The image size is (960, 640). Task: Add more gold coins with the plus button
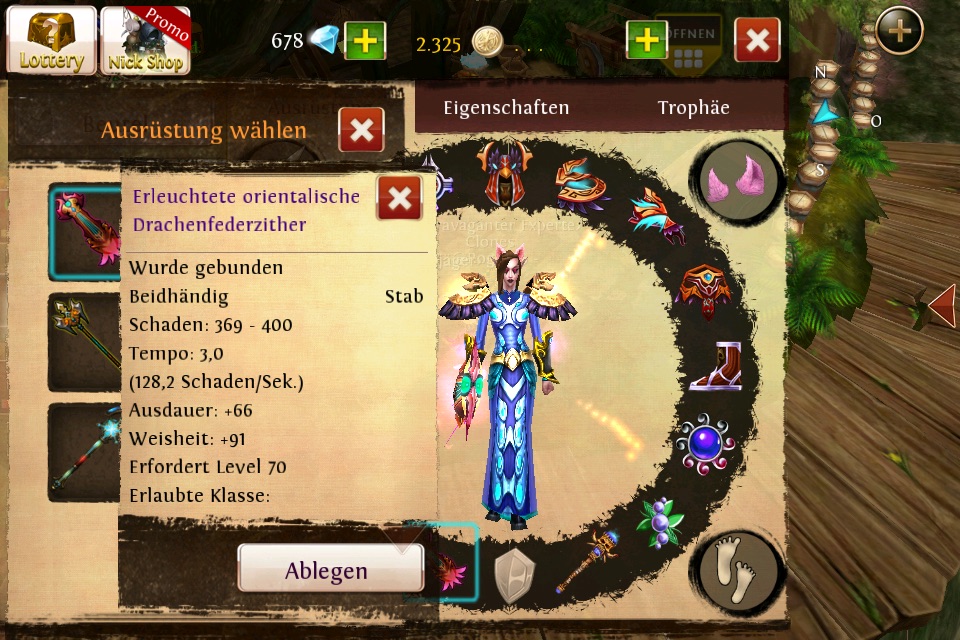click(647, 40)
